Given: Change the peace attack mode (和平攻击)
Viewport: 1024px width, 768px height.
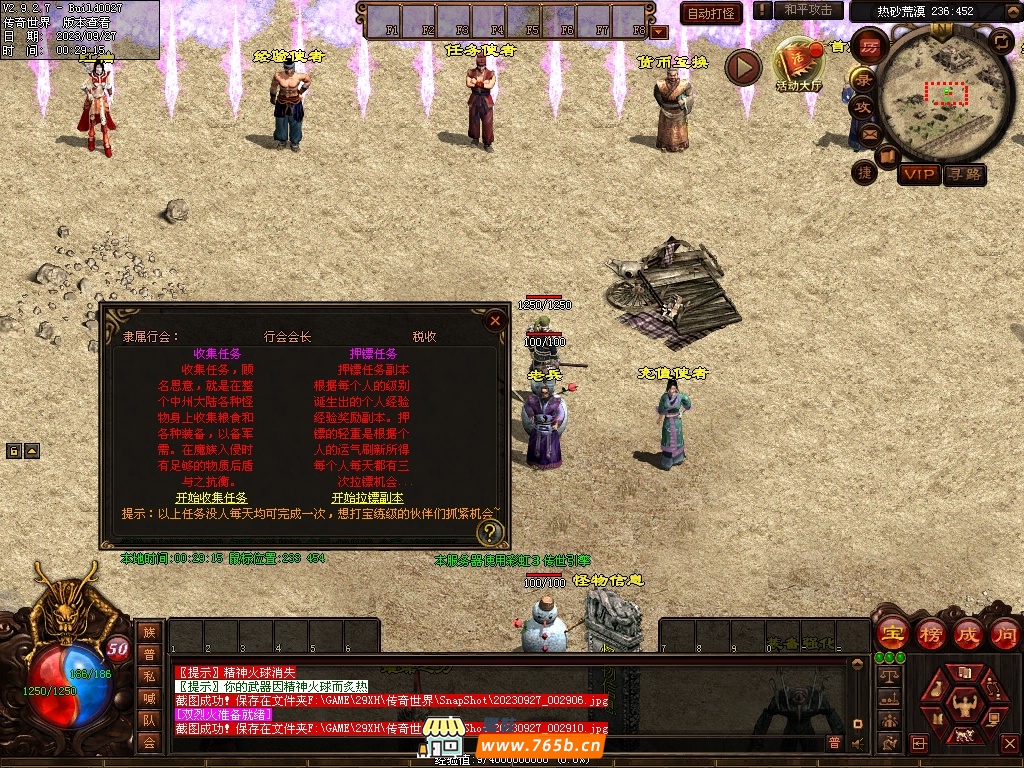Looking at the screenshot, I should pyautogui.click(x=808, y=10).
